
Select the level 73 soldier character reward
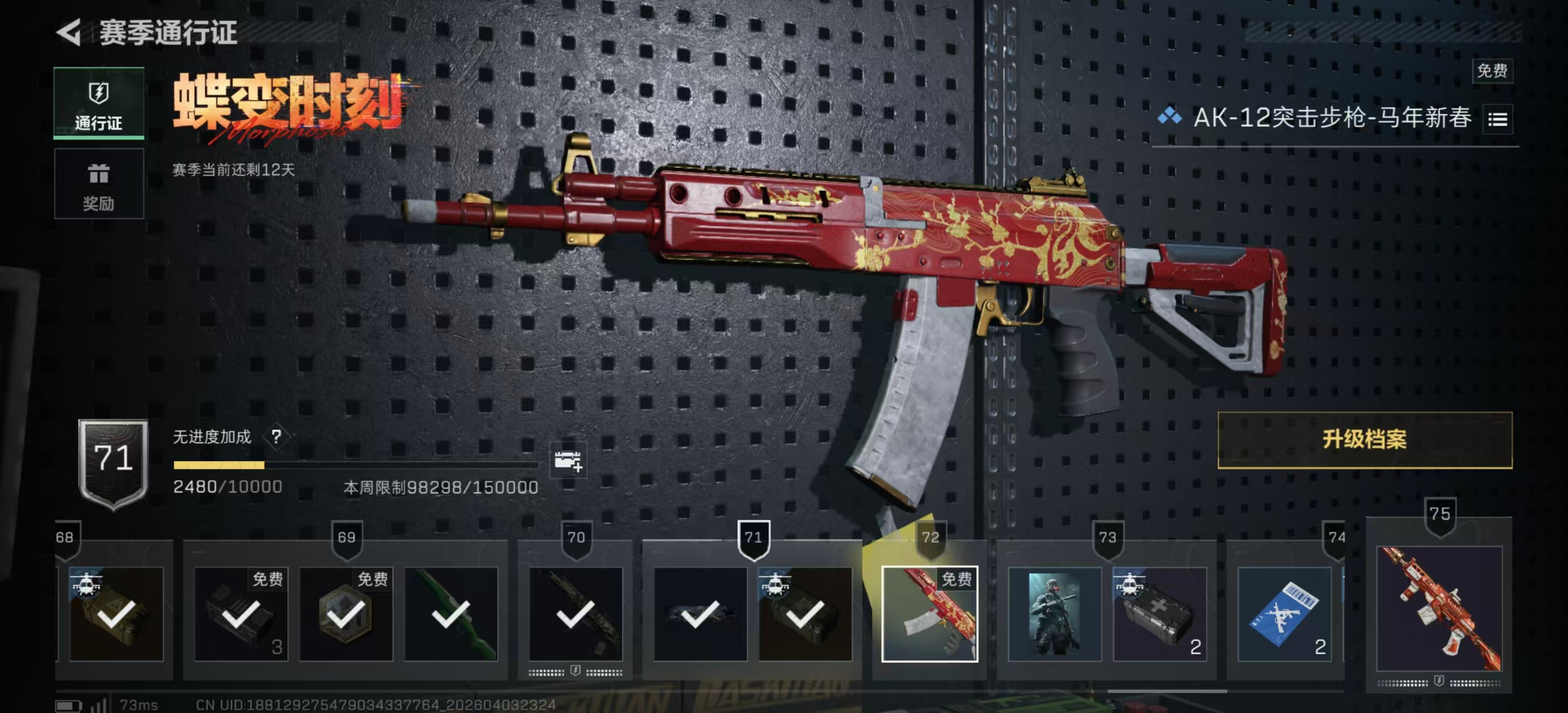tap(1054, 614)
